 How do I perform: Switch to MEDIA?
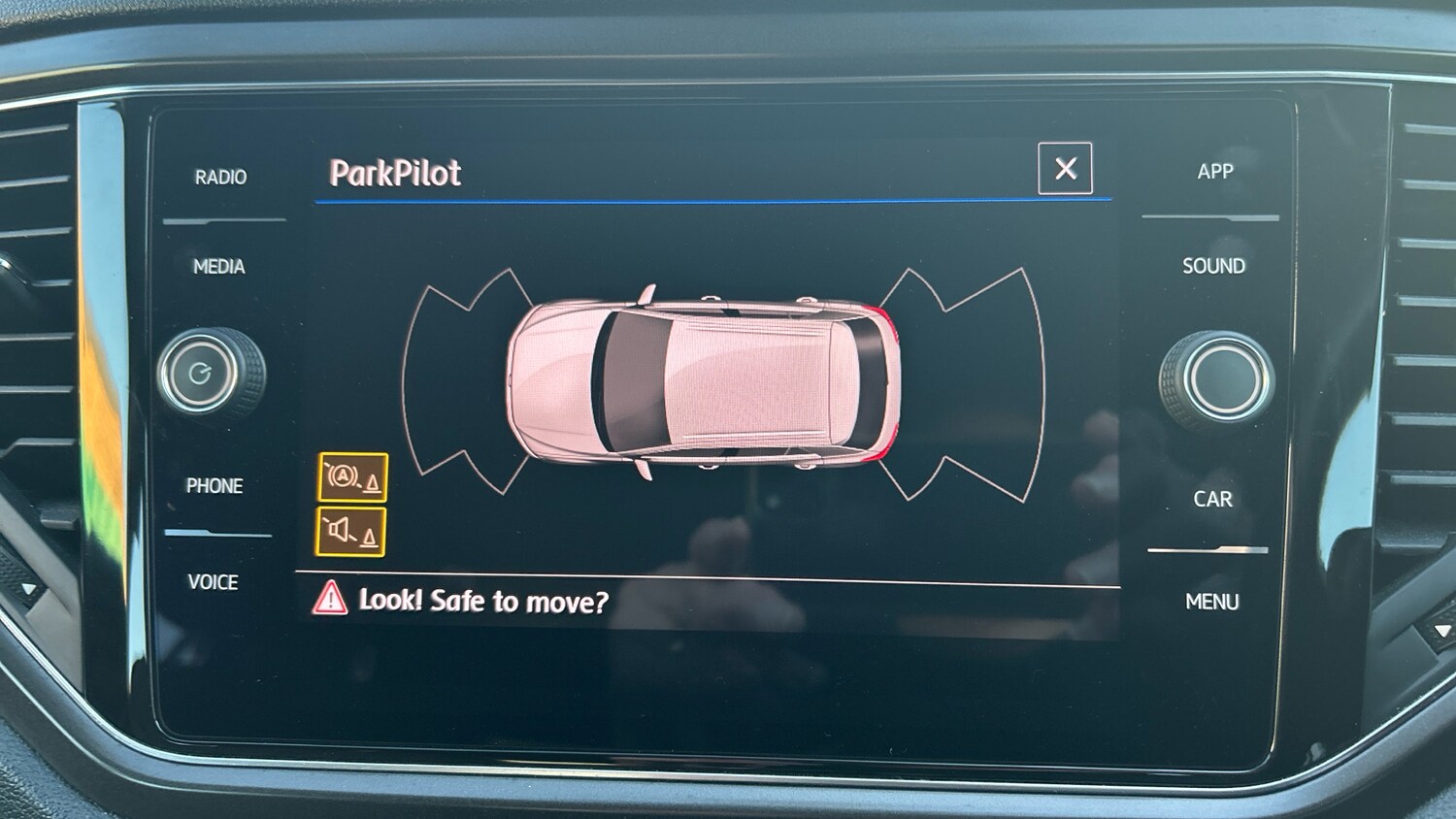coord(219,267)
